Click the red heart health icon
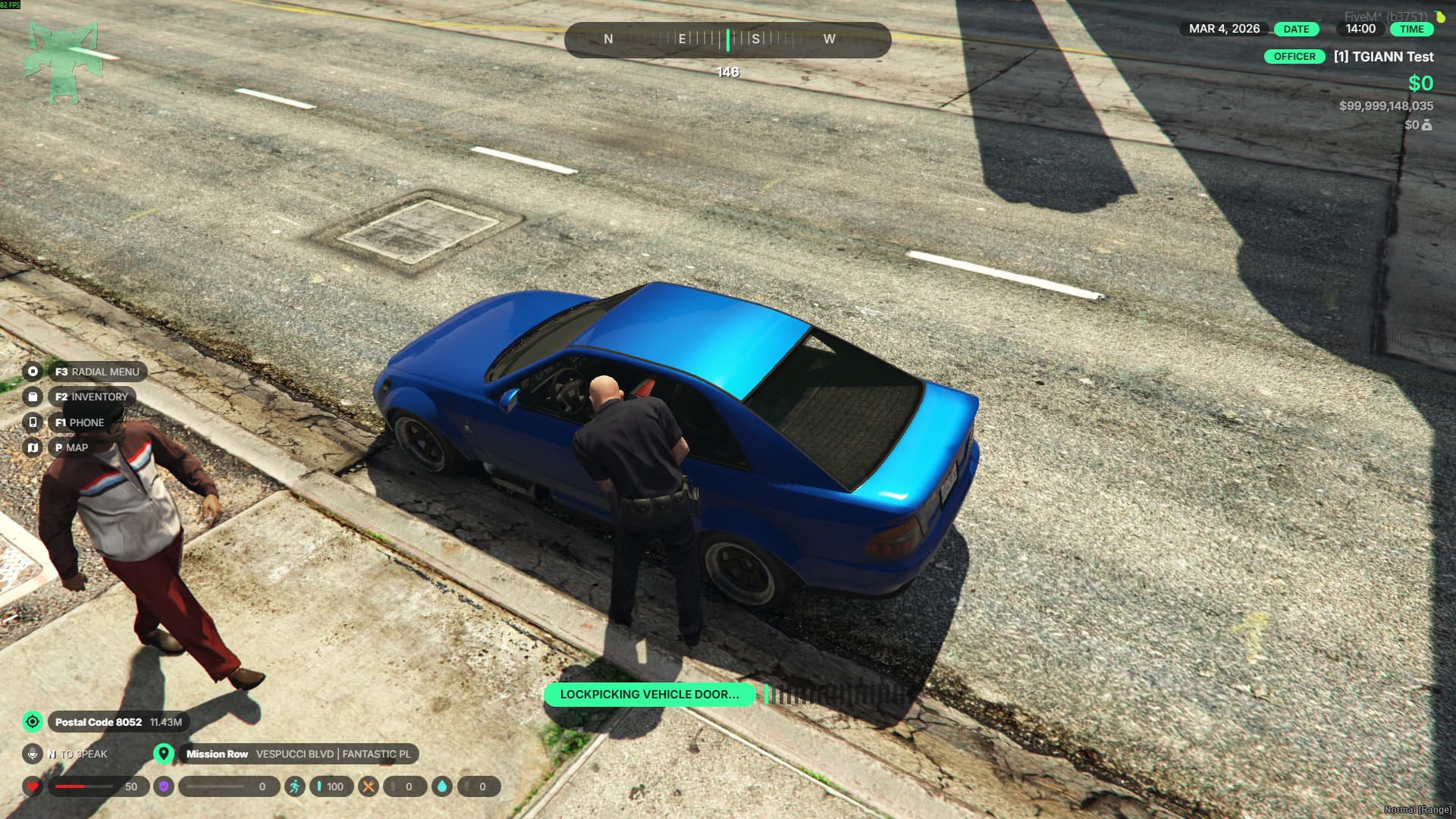Screen dimensions: 1456x819 coord(33,786)
